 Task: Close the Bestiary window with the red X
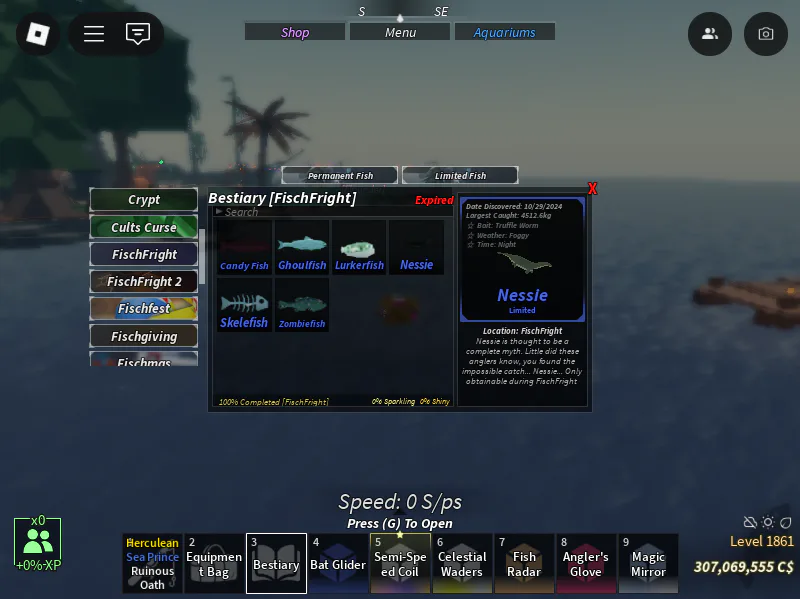[593, 189]
